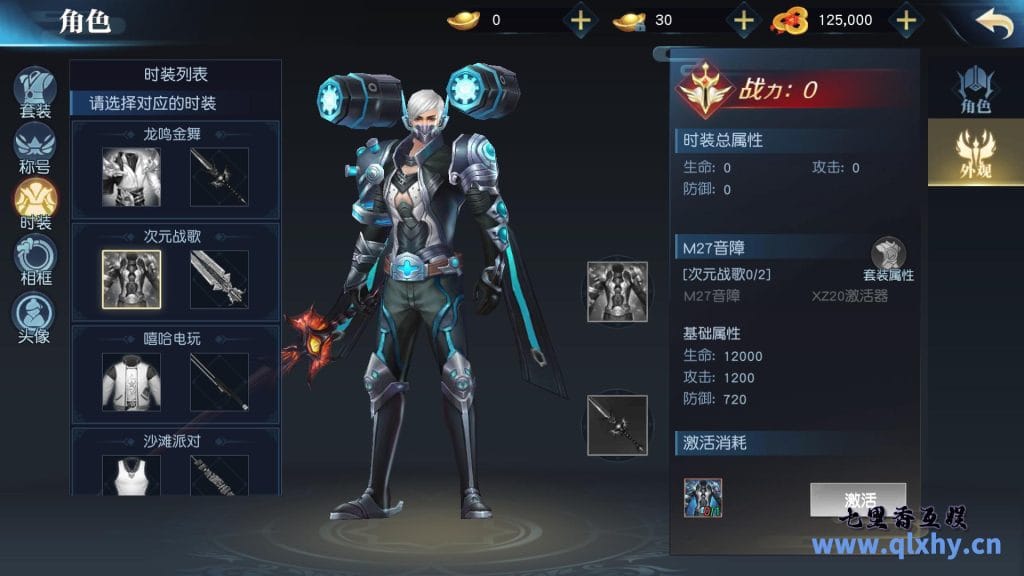Viewport: 1024px width, 576px height.
Task: Switch to the 头像 avatar tab
Action: 35,316
